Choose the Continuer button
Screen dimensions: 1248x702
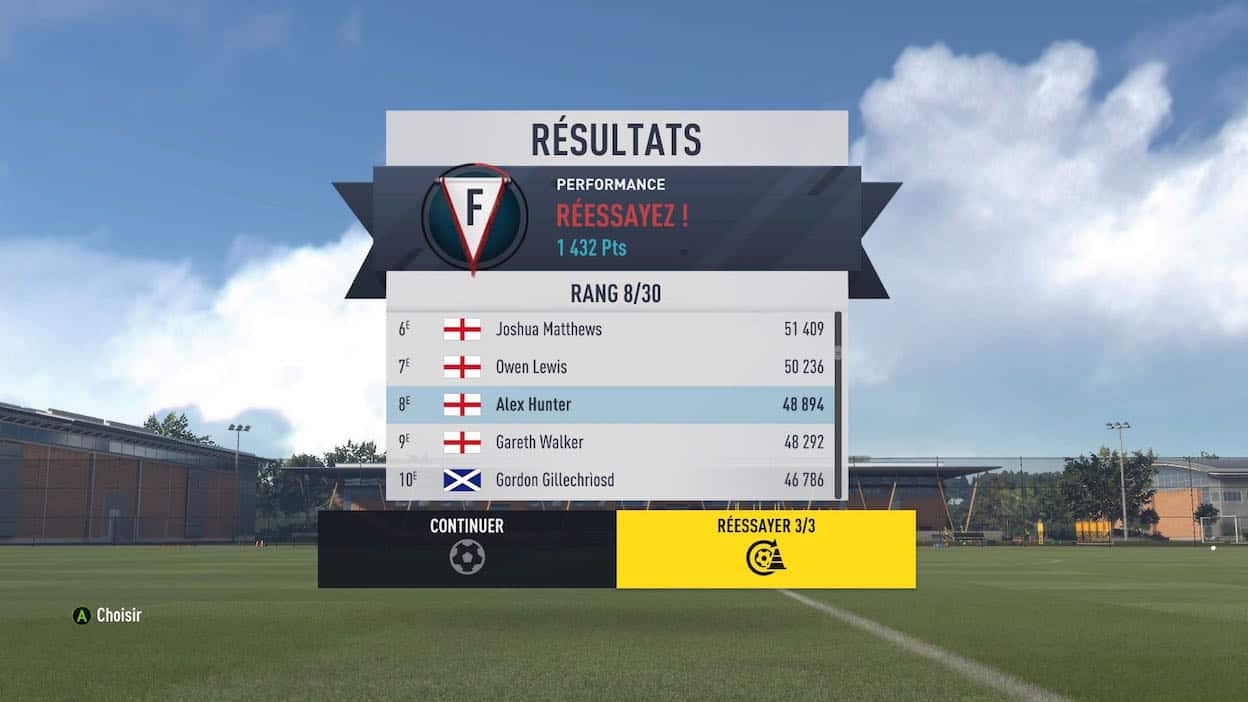tap(467, 549)
